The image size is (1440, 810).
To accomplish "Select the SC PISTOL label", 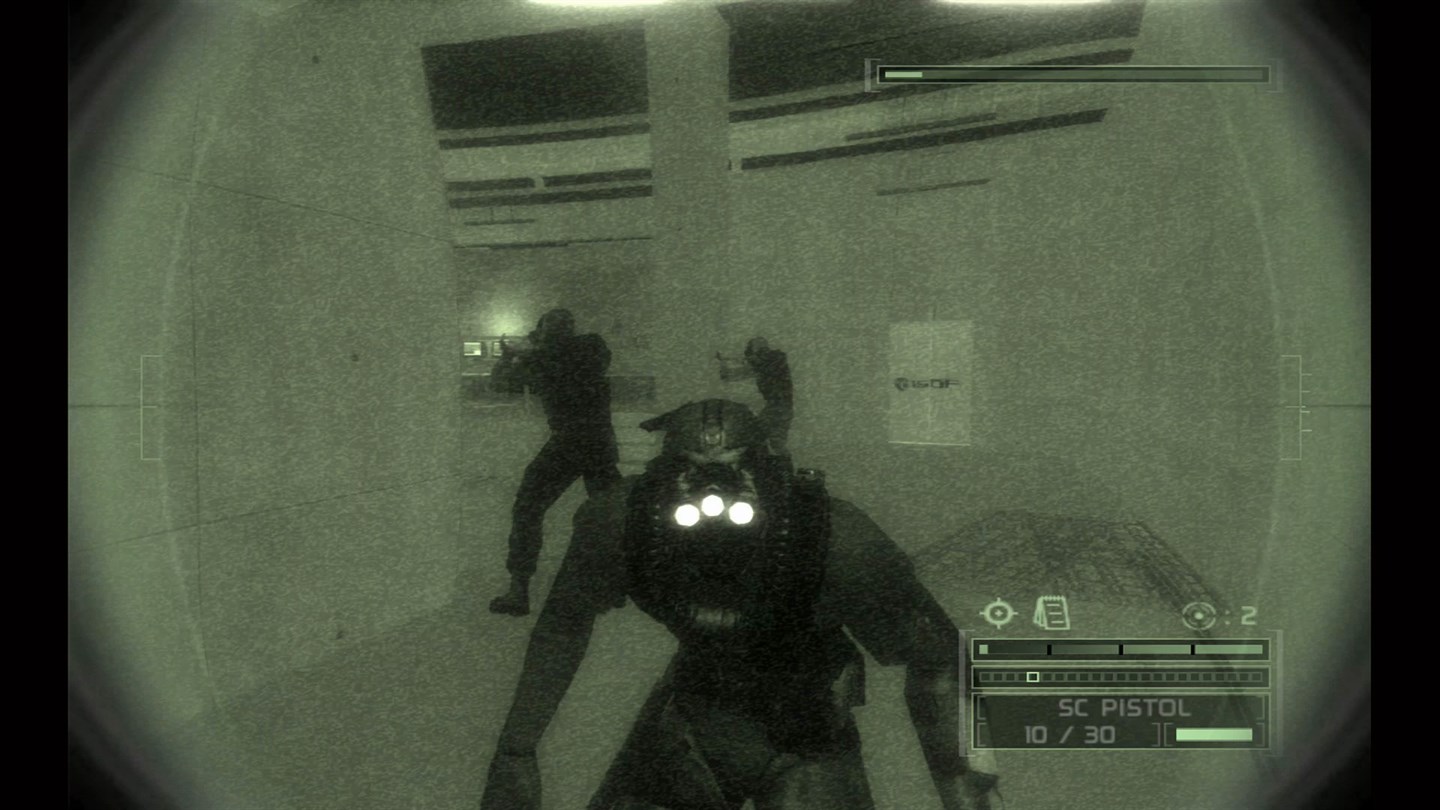I will tap(1122, 709).
